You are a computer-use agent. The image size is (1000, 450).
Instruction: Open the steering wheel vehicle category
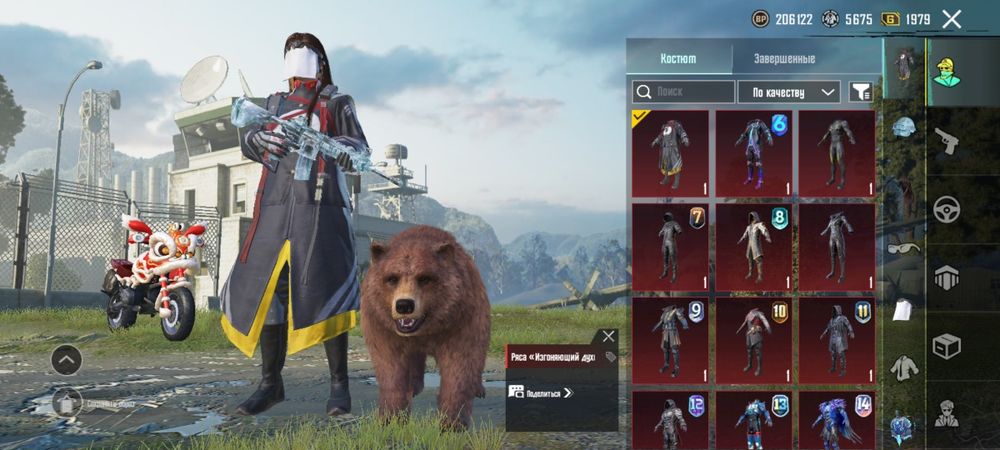(x=946, y=209)
